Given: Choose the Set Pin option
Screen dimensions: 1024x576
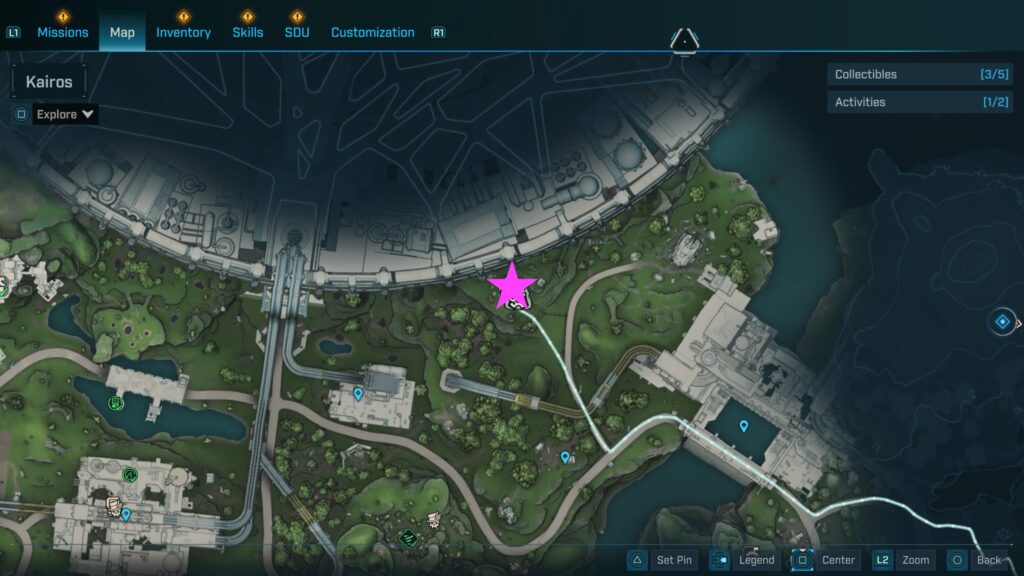Looking at the screenshot, I should [660, 560].
